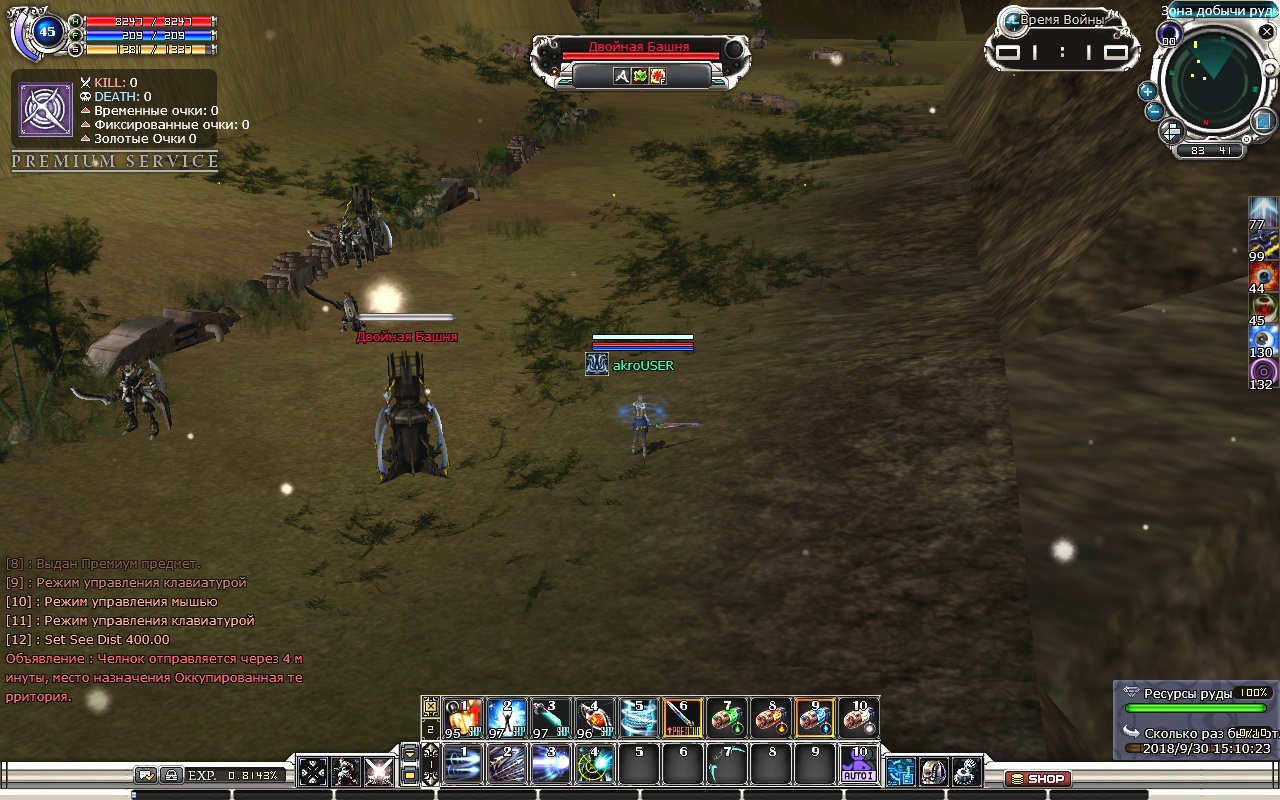Click the purple spiral buff icon
The height and width of the screenshot is (800, 1280).
[x=1263, y=372]
